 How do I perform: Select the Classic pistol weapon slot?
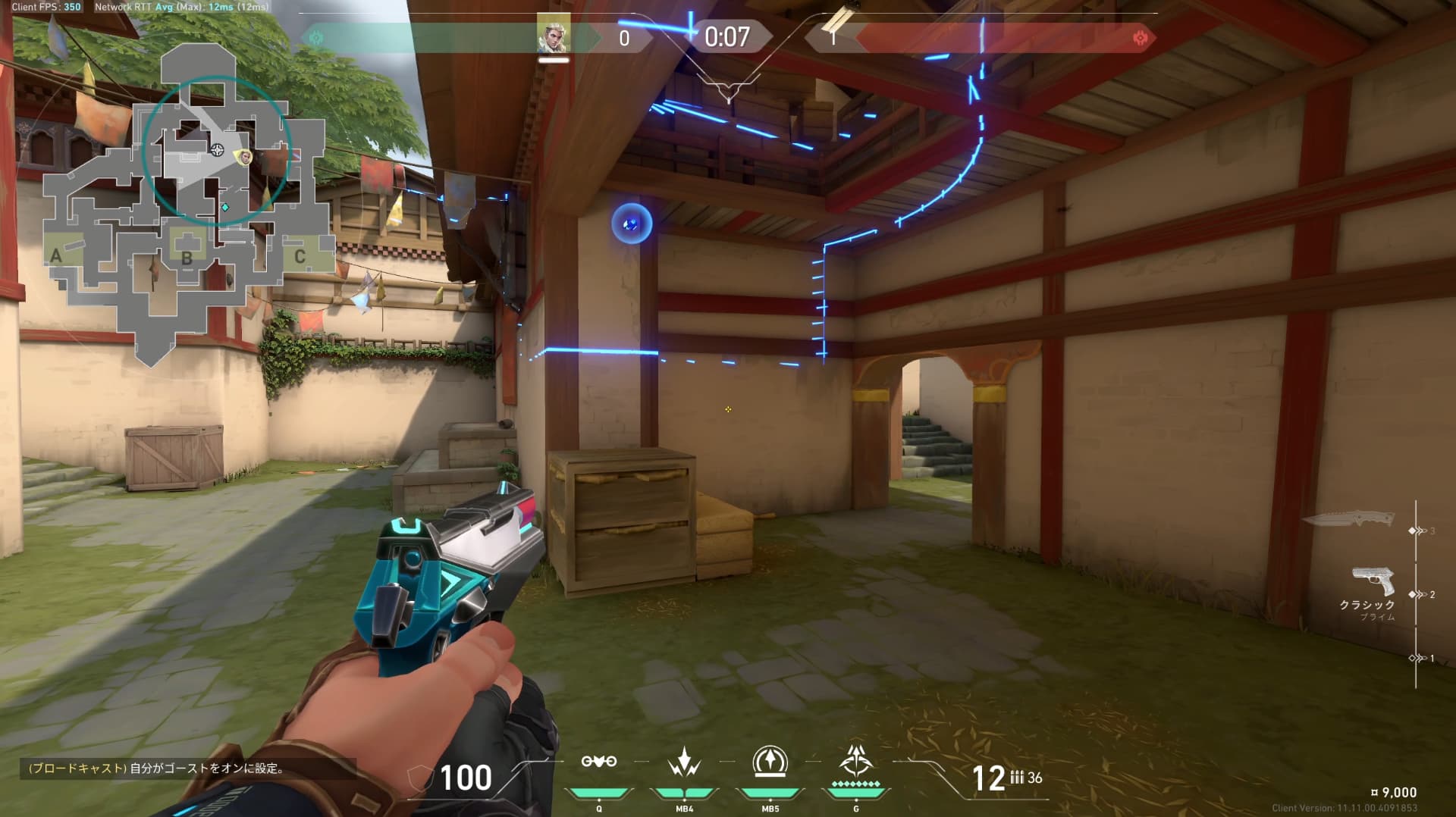pos(1373,582)
